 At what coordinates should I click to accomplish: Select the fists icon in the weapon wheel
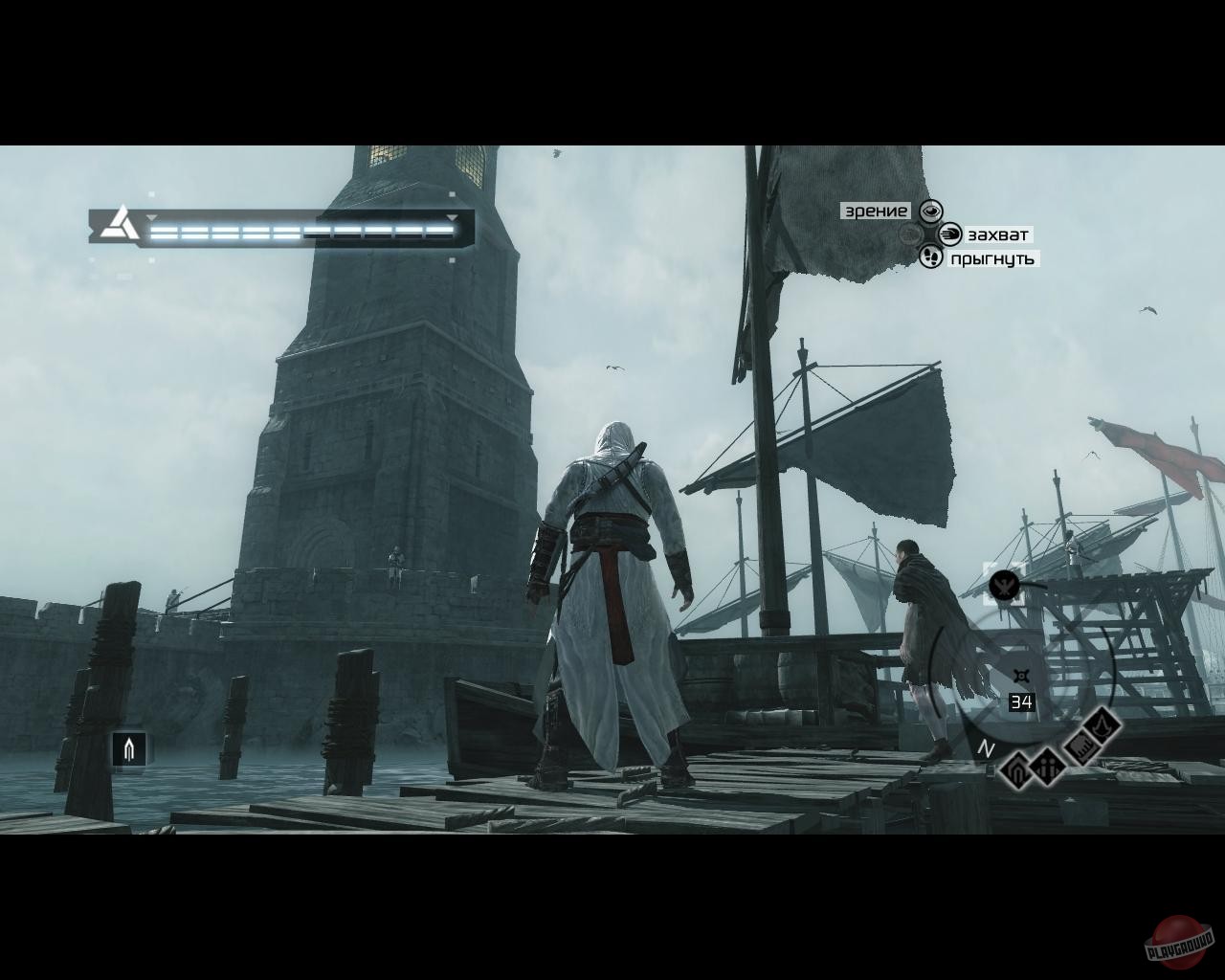(1048, 768)
